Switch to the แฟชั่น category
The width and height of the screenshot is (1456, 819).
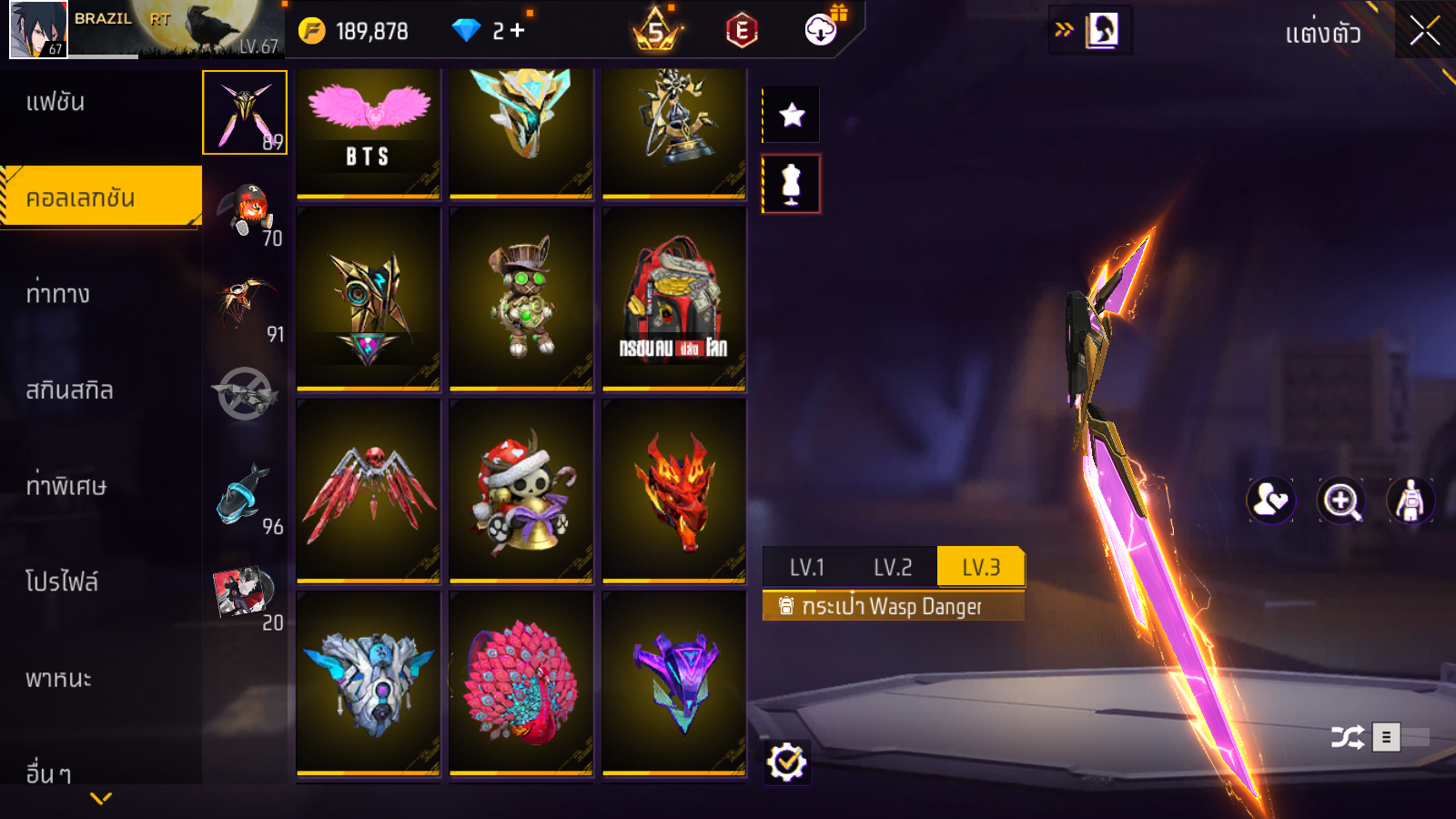tap(56, 102)
